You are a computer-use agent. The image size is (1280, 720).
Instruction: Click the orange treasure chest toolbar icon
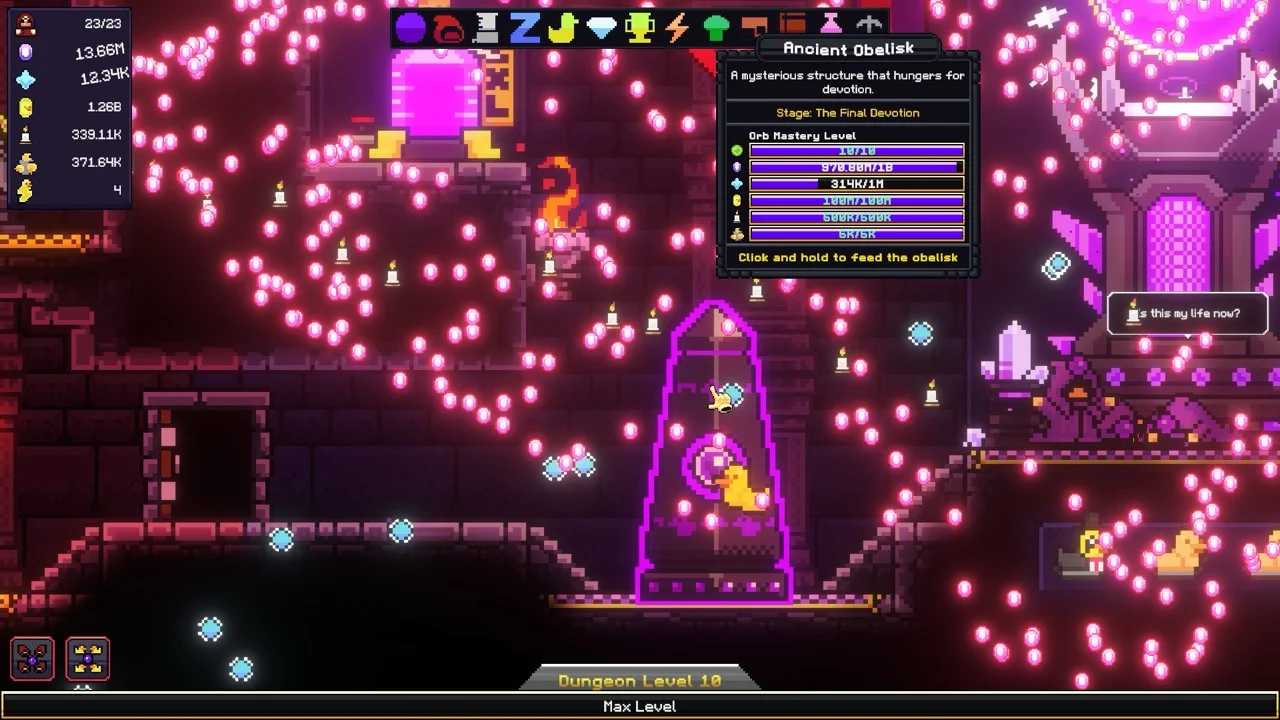tap(793, 26)
